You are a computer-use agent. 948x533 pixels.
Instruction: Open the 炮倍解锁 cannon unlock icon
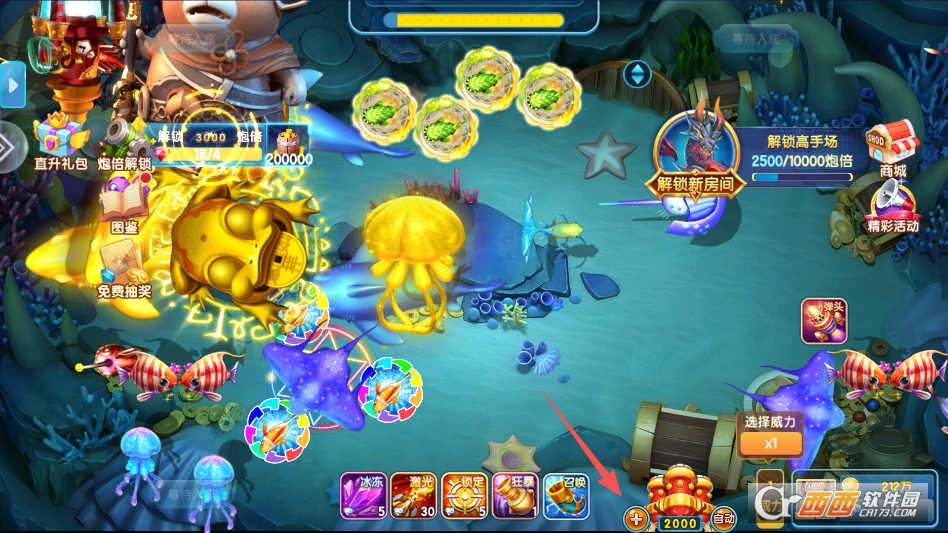124,142
